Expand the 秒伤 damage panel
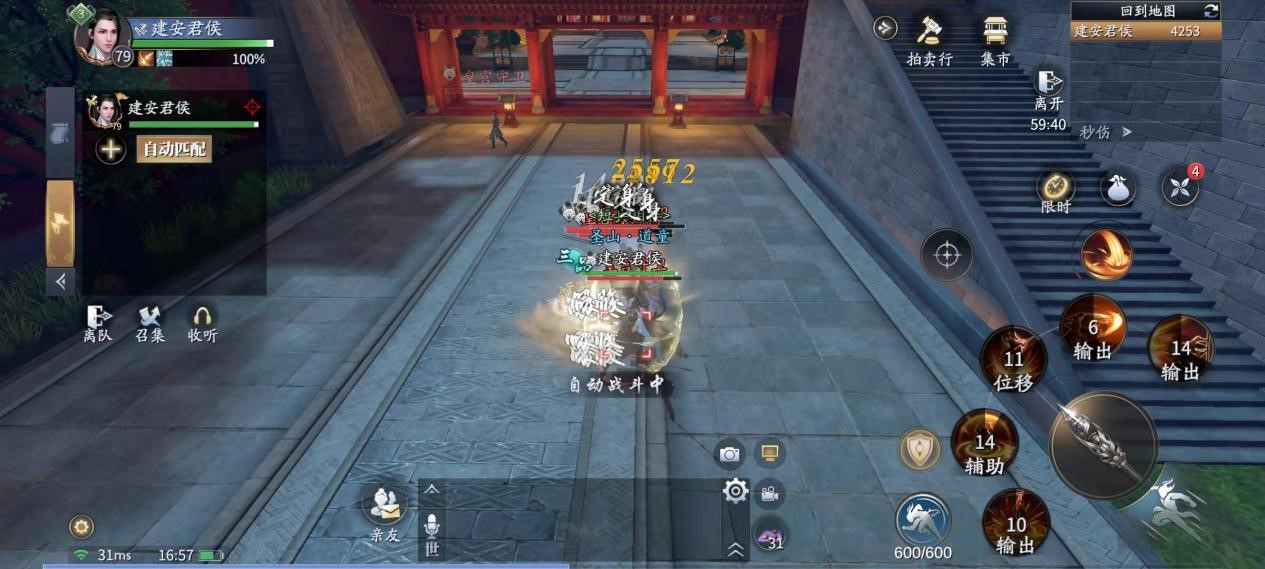 click(1106, 132)
